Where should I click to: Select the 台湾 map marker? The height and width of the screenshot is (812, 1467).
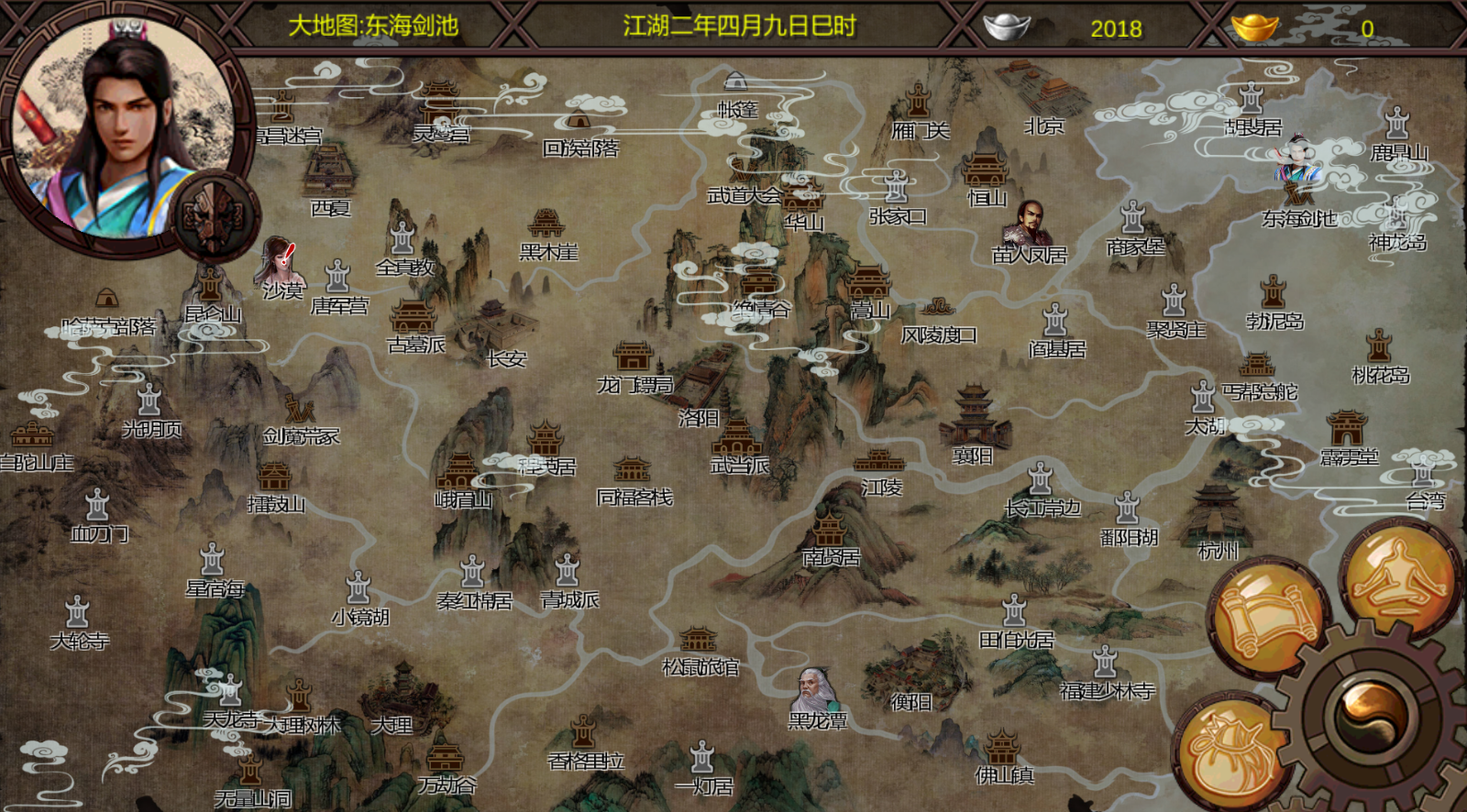(x=1424, y=481)
